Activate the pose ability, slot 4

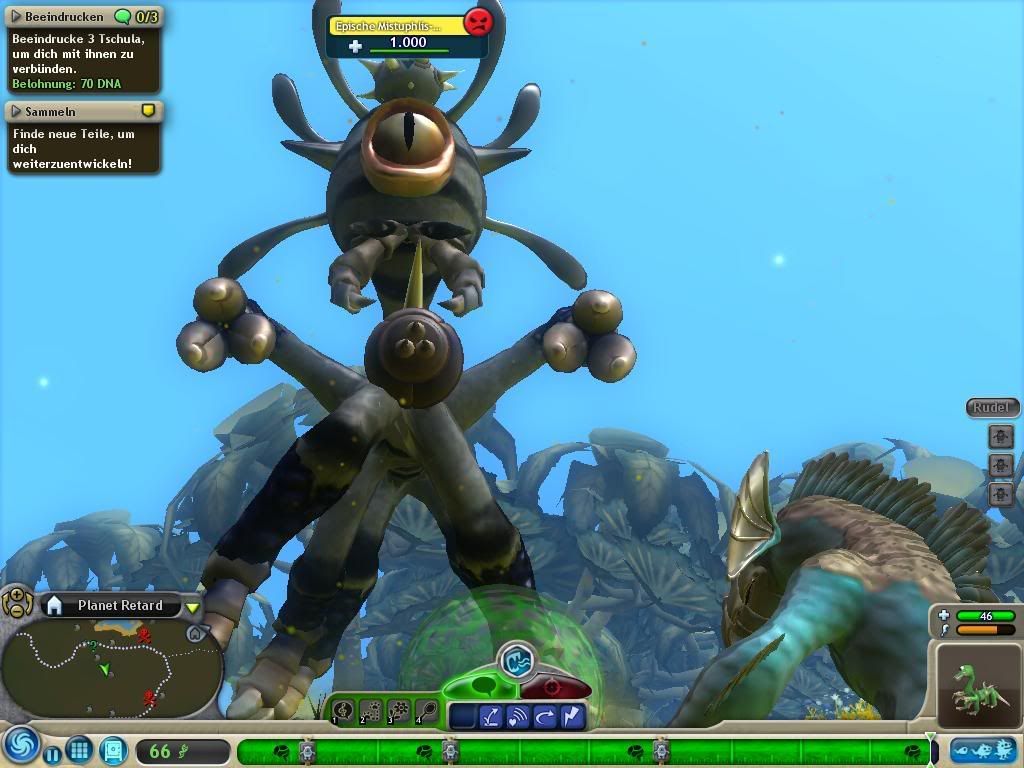pos(426,711)
